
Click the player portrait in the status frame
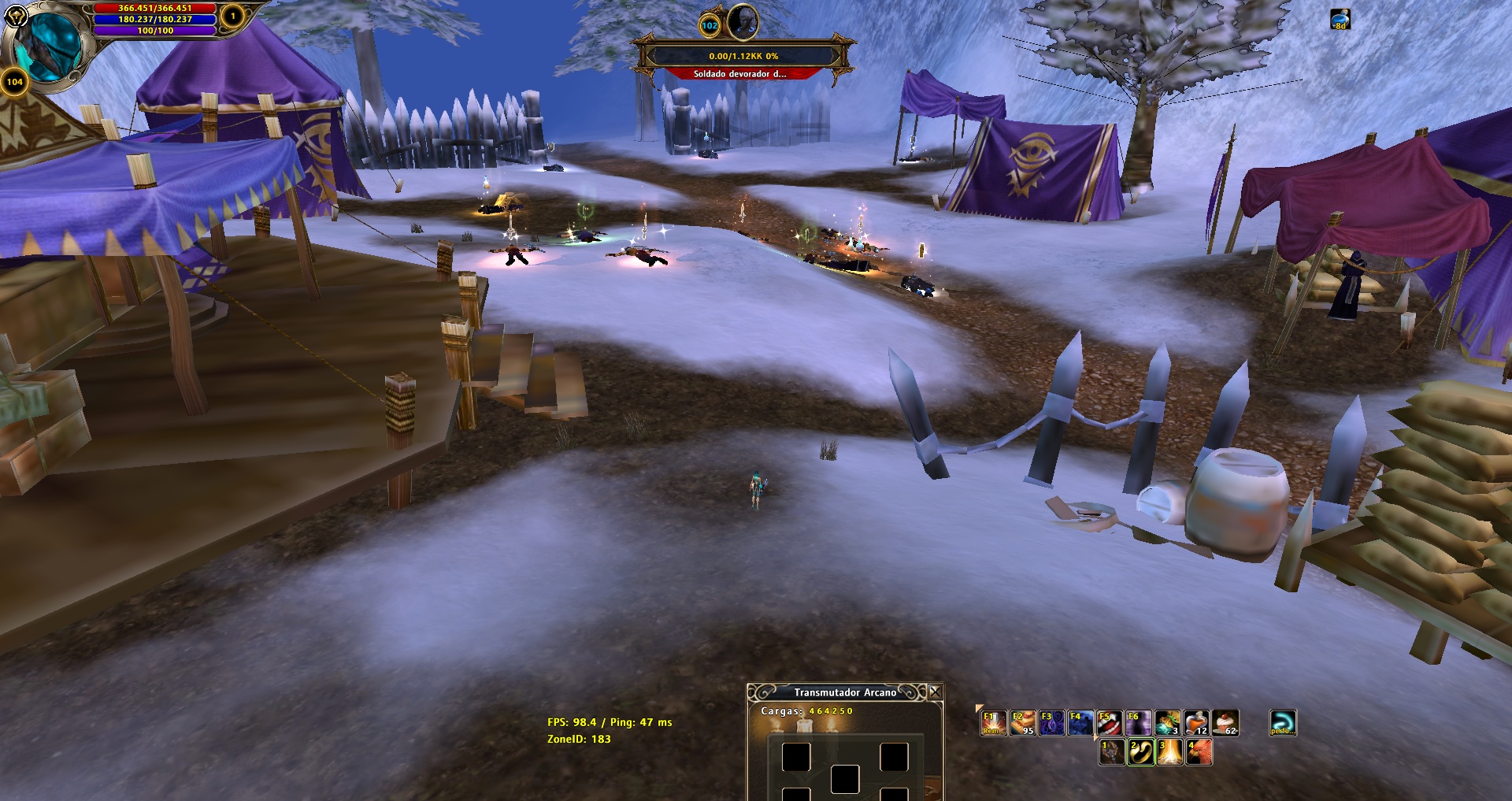point(49,46)
